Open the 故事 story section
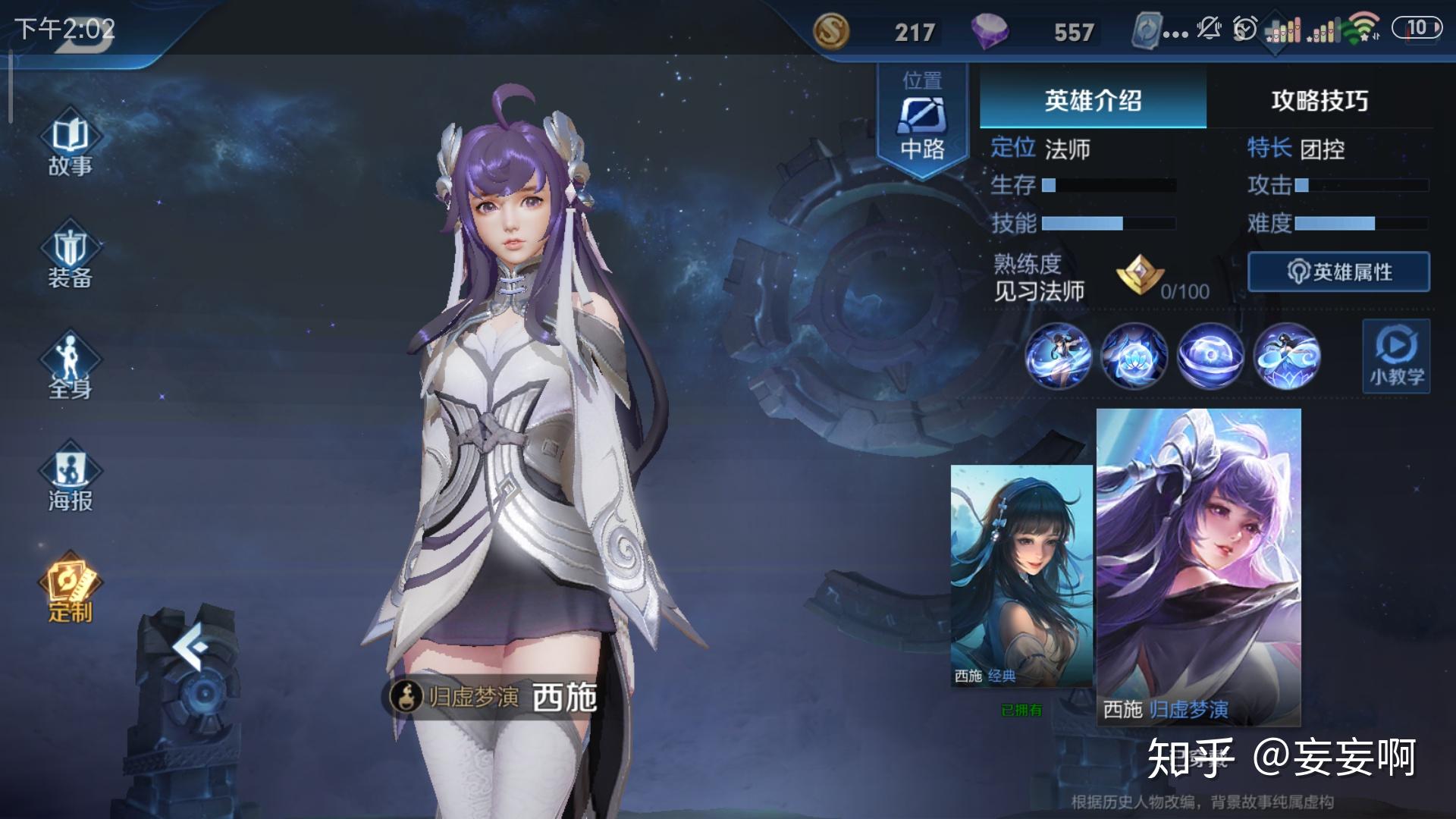The height and width of the screenshot is (819, 1456). (x=70, y=145)
